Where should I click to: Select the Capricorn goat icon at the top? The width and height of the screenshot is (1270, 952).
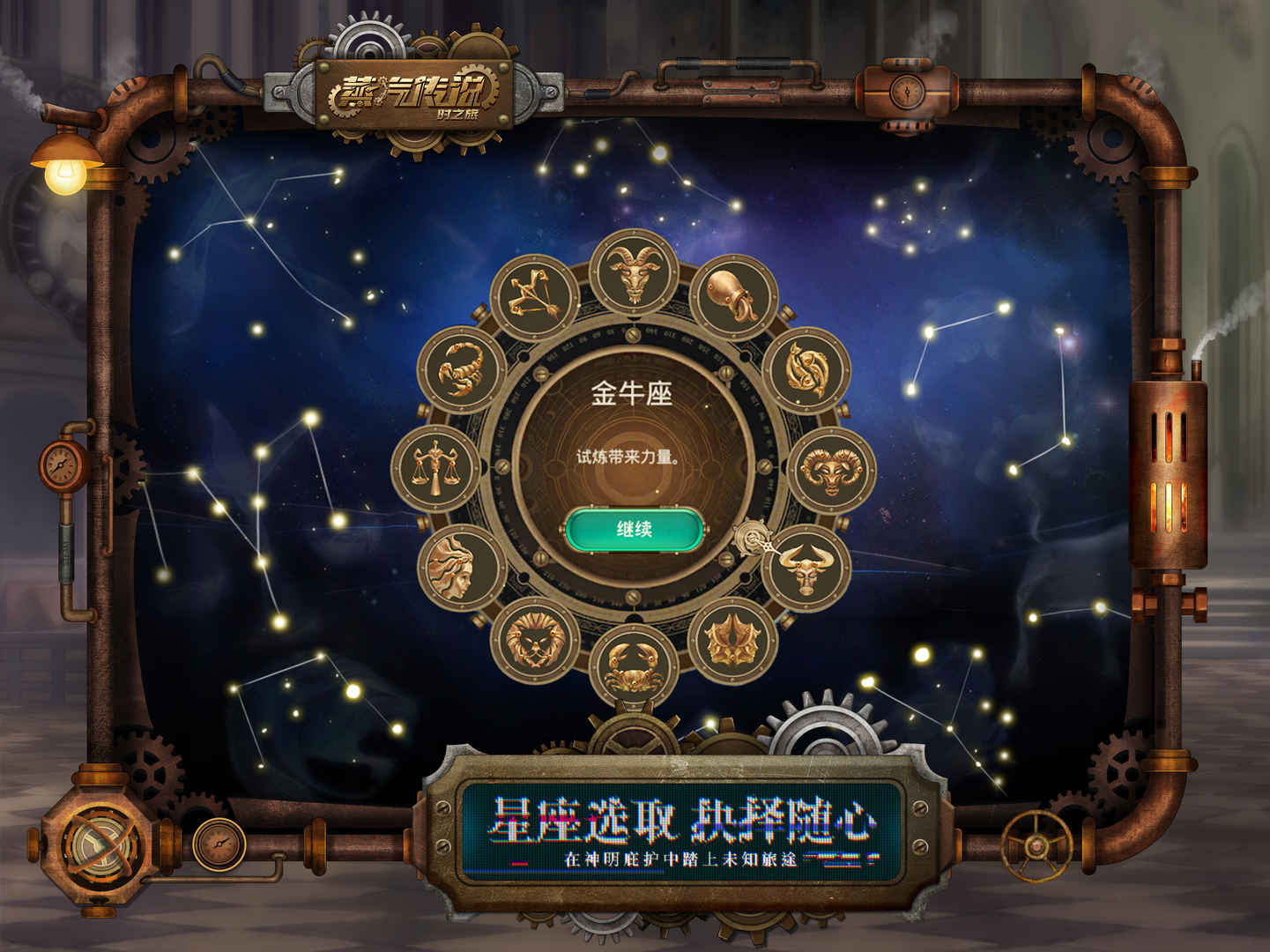point(633,275)
